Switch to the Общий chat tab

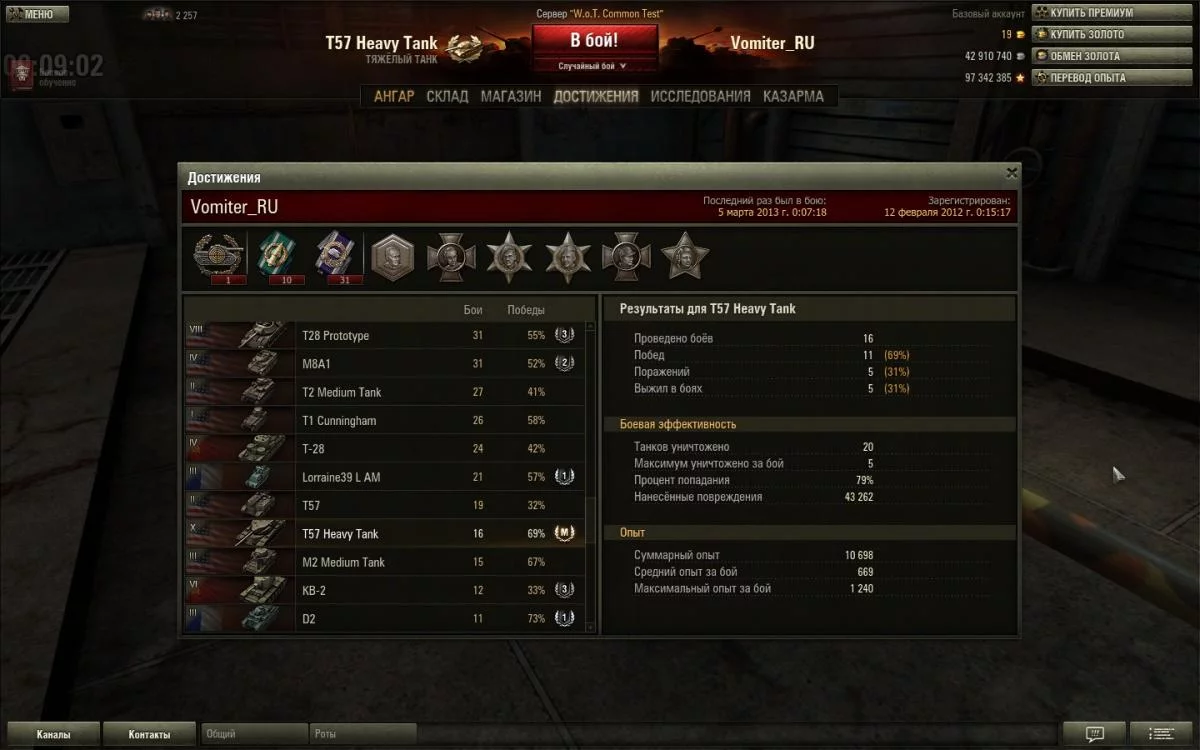[x=254, y=735]
